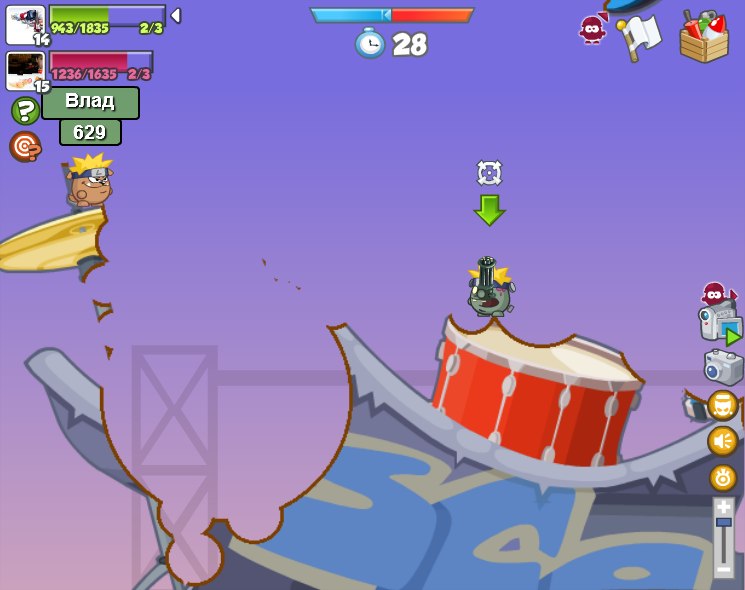Click the orange target hint icon

pos(24,146)
